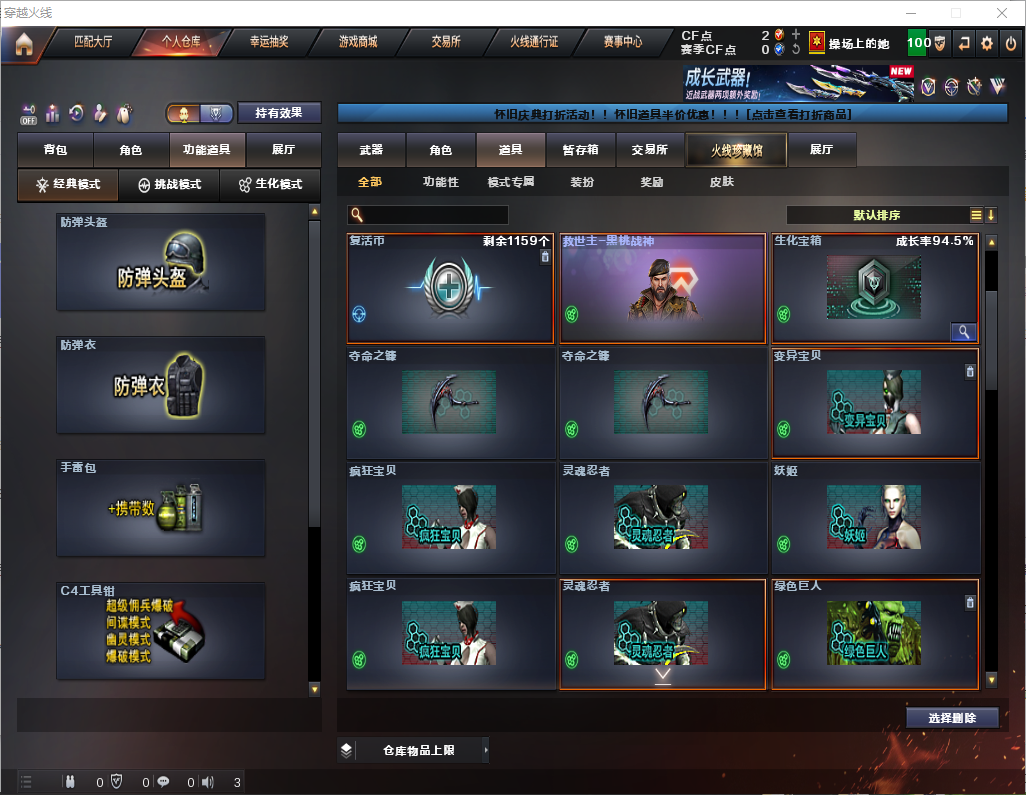Select the 火线珍藏馆 collection tab
This screenshot has width=1026, height=795.
(736, 150)
